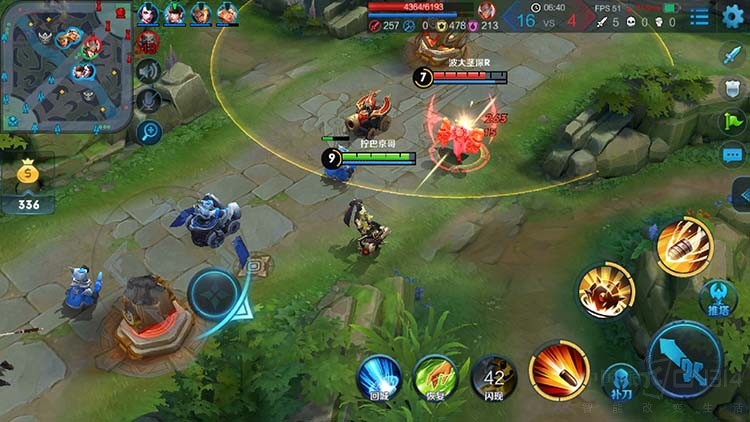Send the sword attack signal
This screenshot has height=422, width=750.
[x=732, y=55]
